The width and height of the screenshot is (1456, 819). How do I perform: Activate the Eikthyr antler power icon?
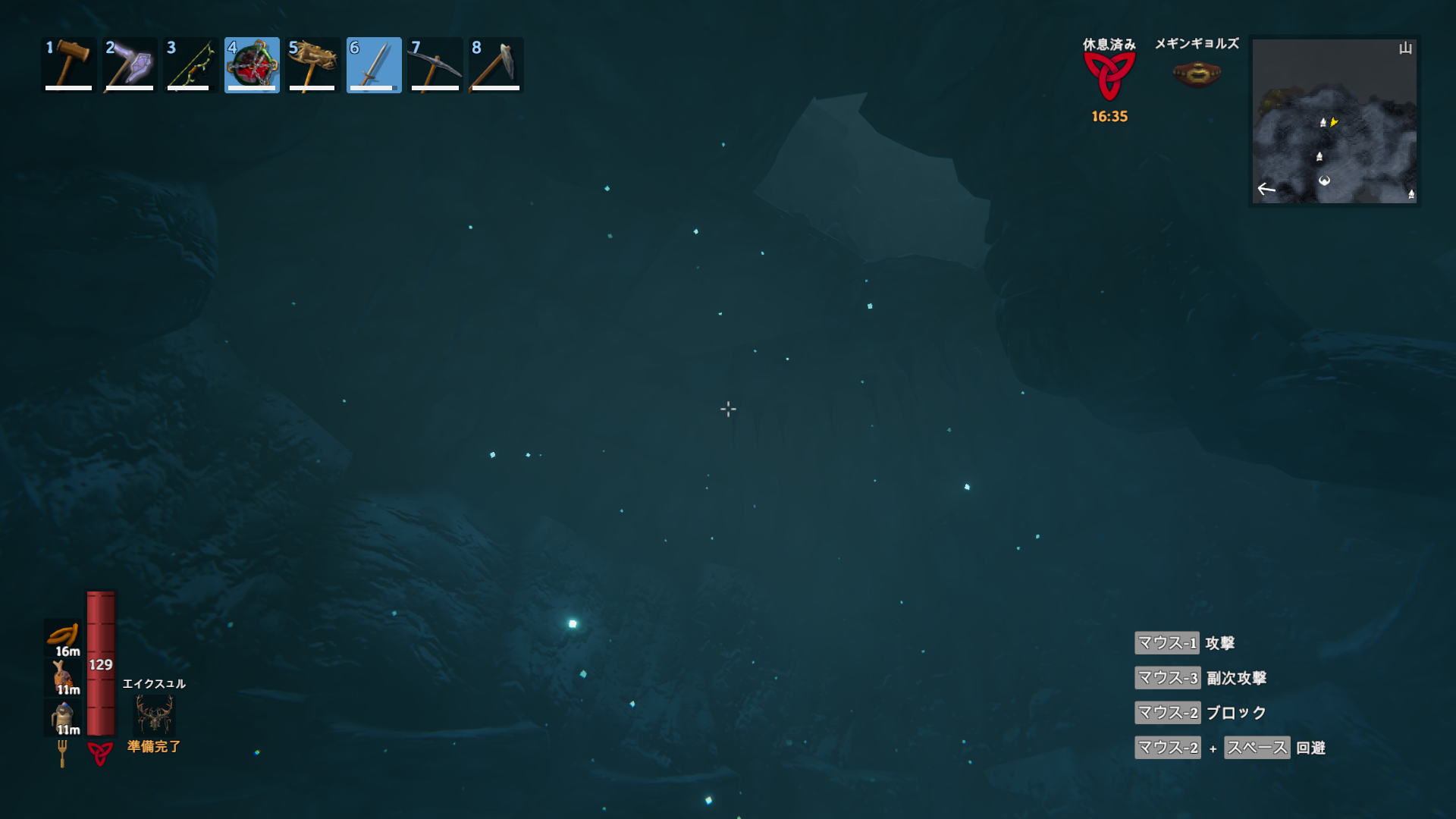pyautogui.click(x=154, y=714)
